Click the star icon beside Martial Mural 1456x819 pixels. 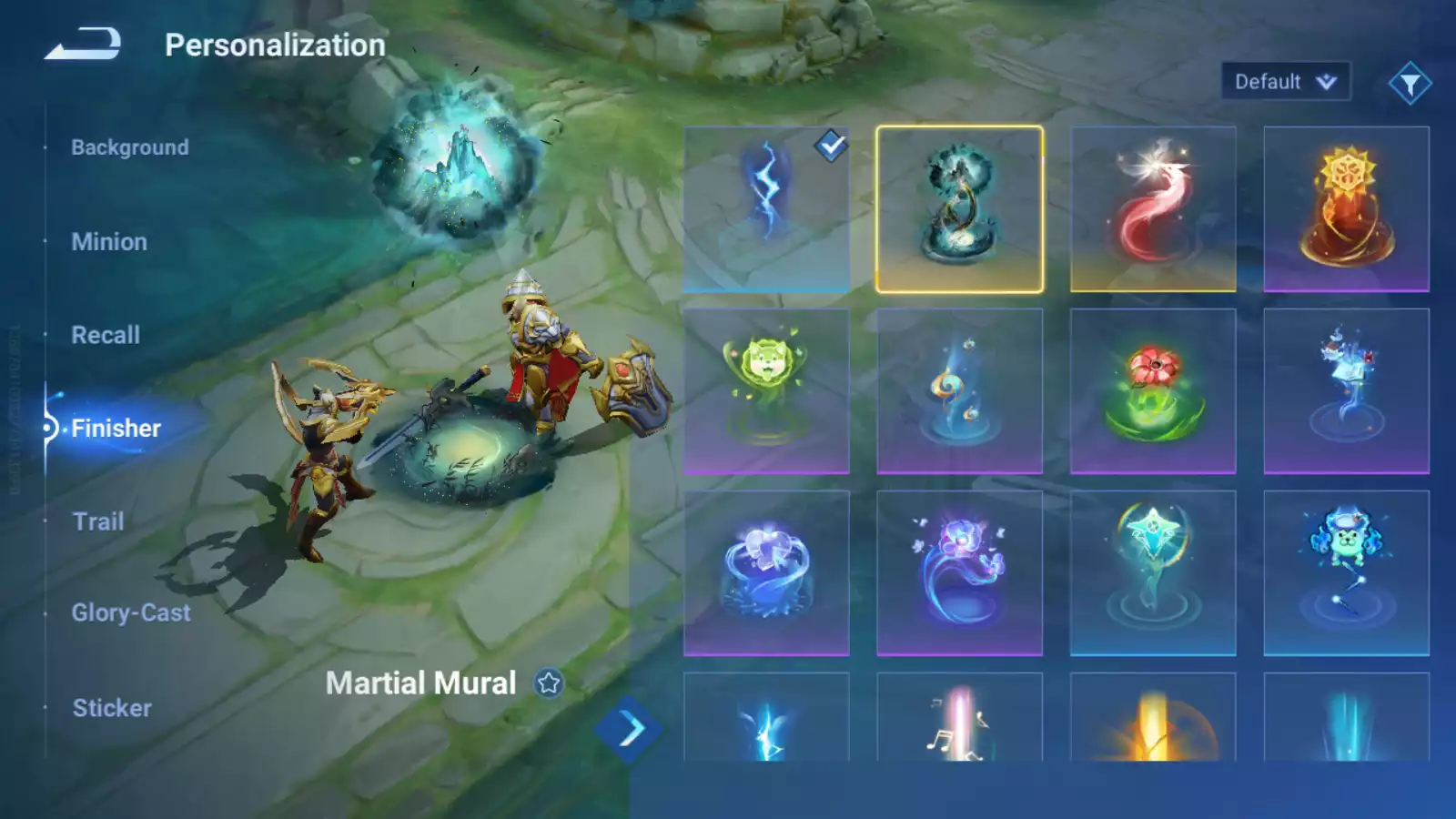point(549,682)
